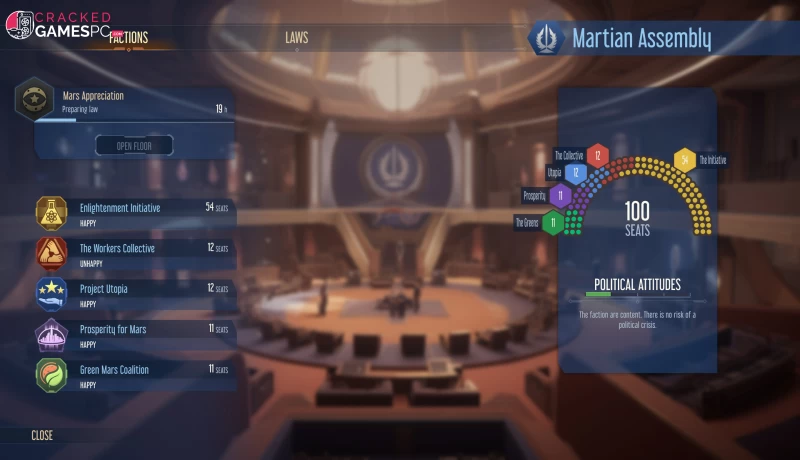The image size is (800, 460).
Task: Select the green Greens 11 seat hexagon
Action: (x=552, y=222)
